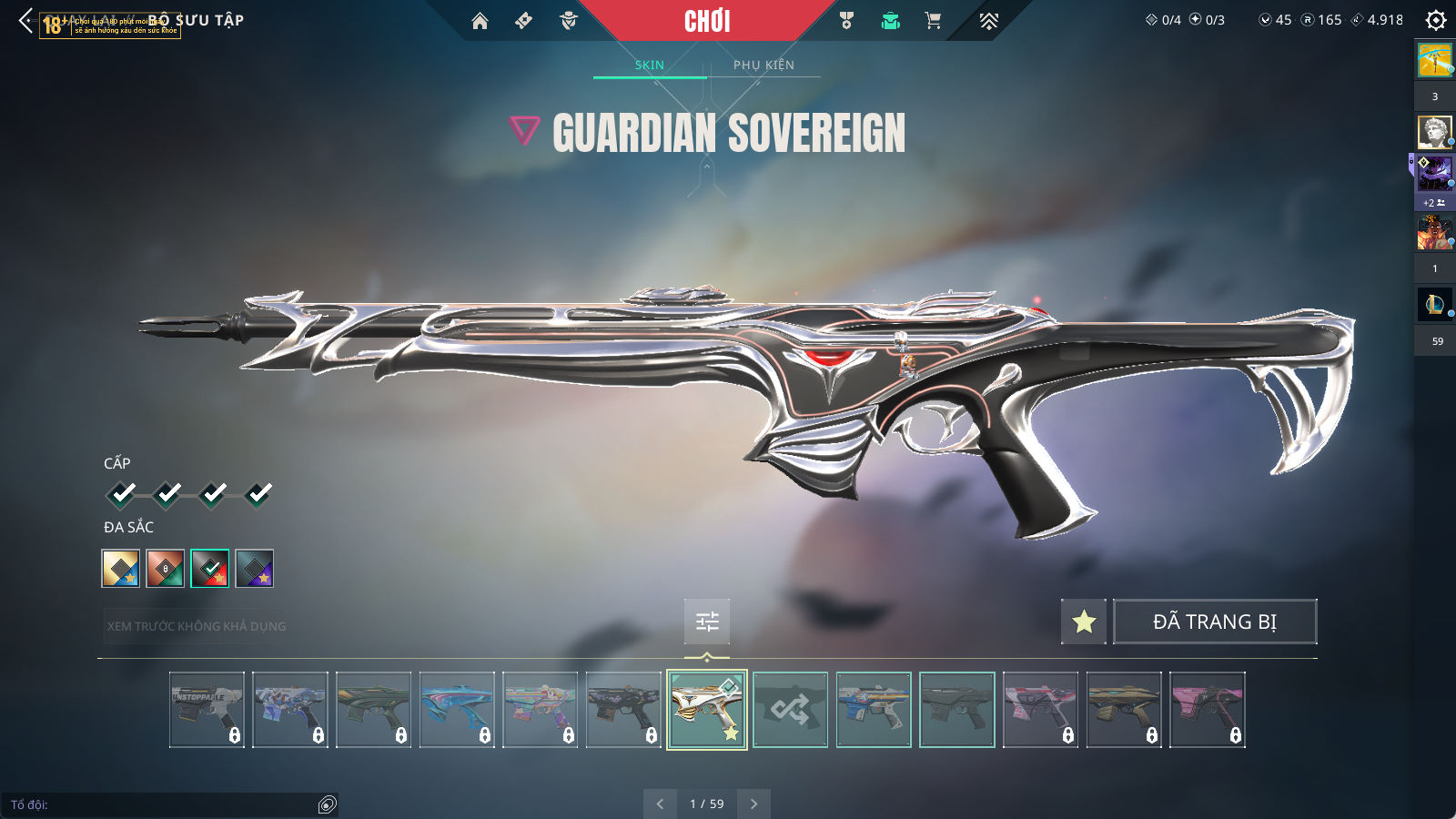Open the shopping cart store icon
The image size is (1456, 819).
pyautogui.click(x=933, y=21)
